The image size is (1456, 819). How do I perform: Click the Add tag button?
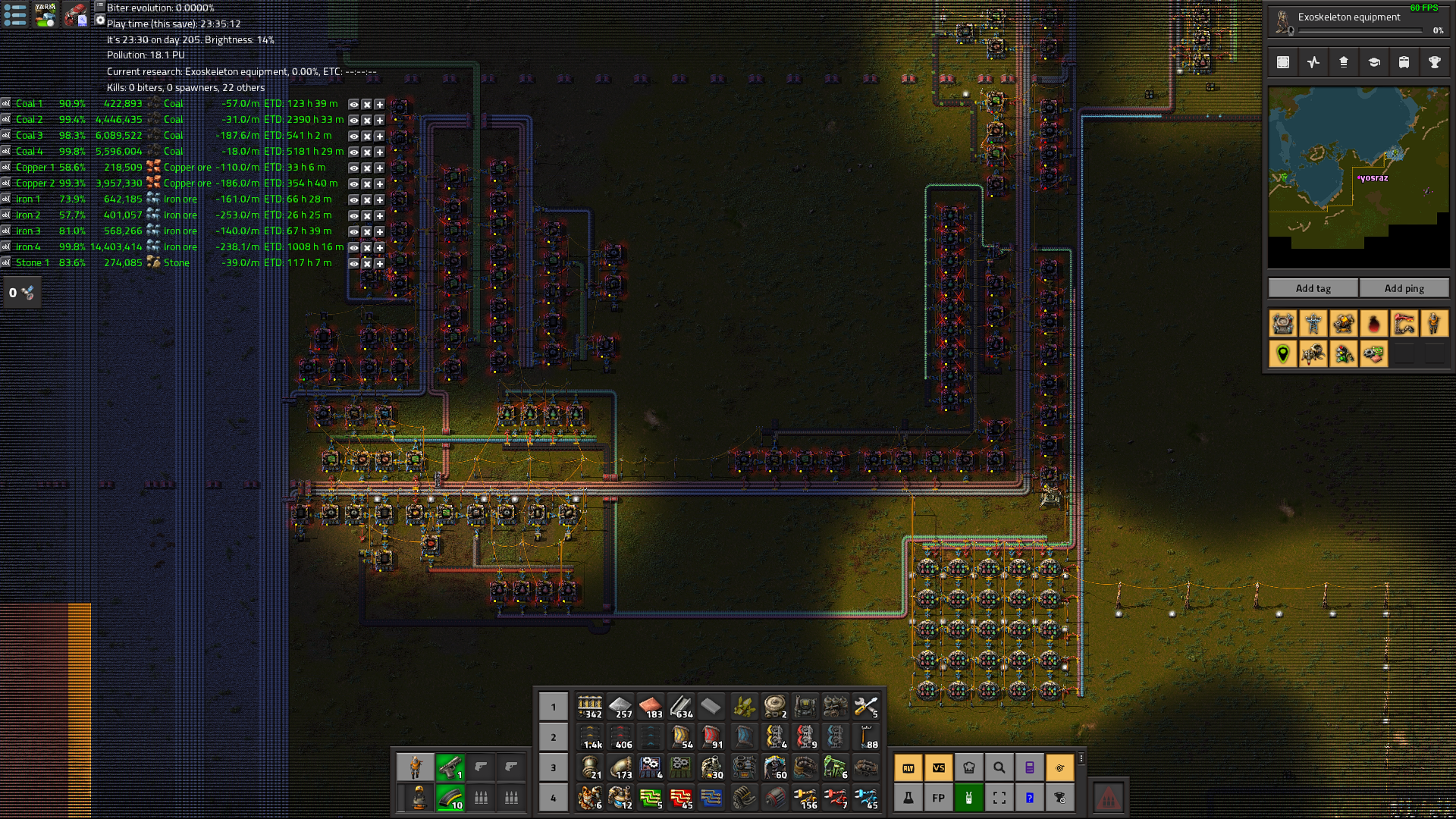pyautogui.click(x=1313, y=288)
